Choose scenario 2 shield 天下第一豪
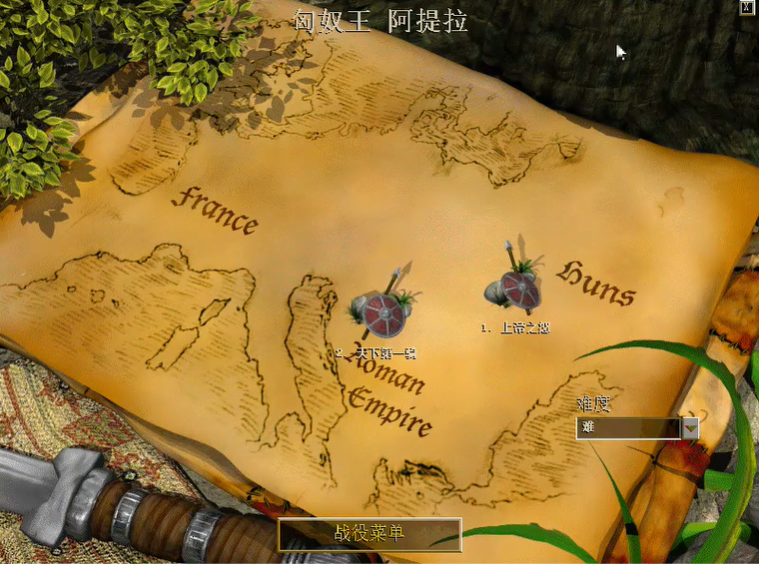 pyautogui.click(x=382, y=314)
